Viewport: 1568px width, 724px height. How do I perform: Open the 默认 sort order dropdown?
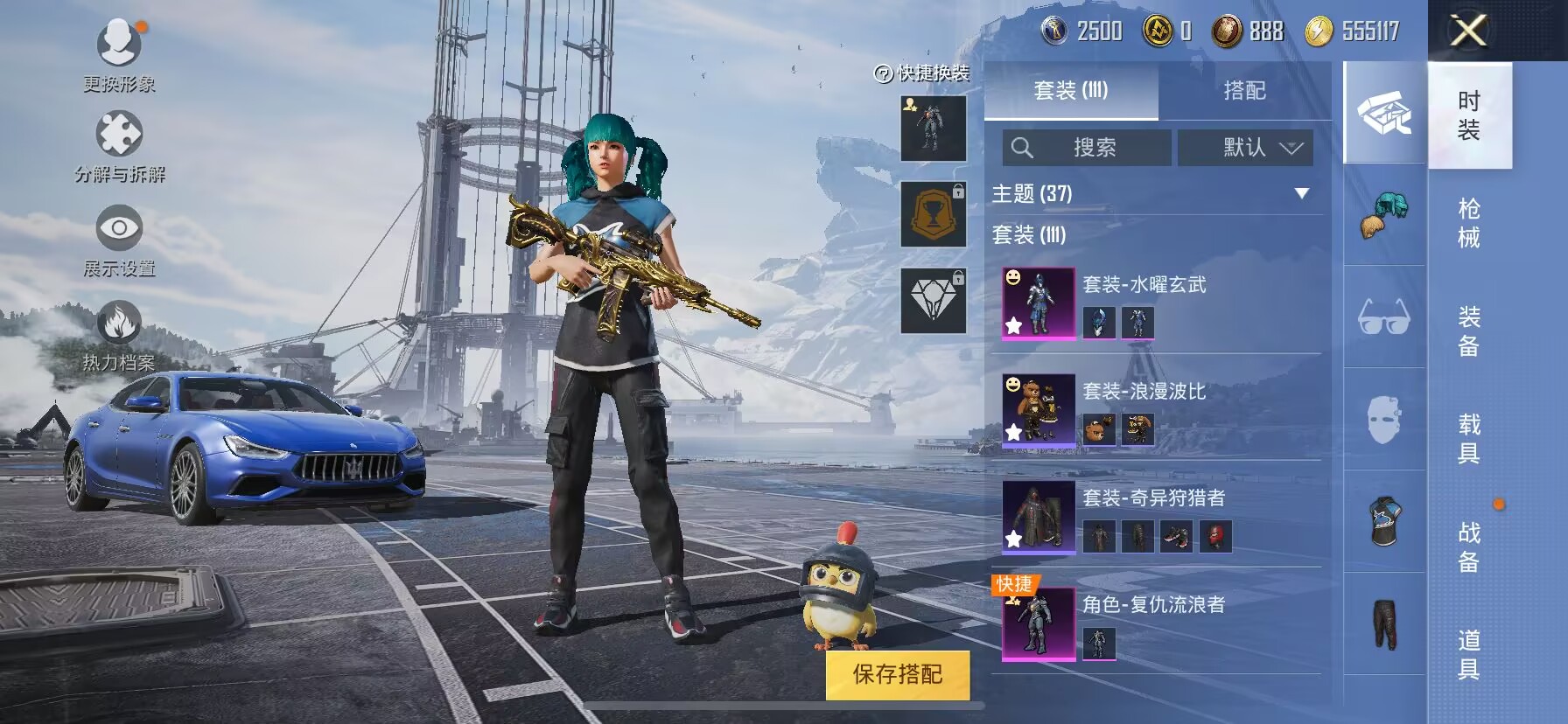1246,147
